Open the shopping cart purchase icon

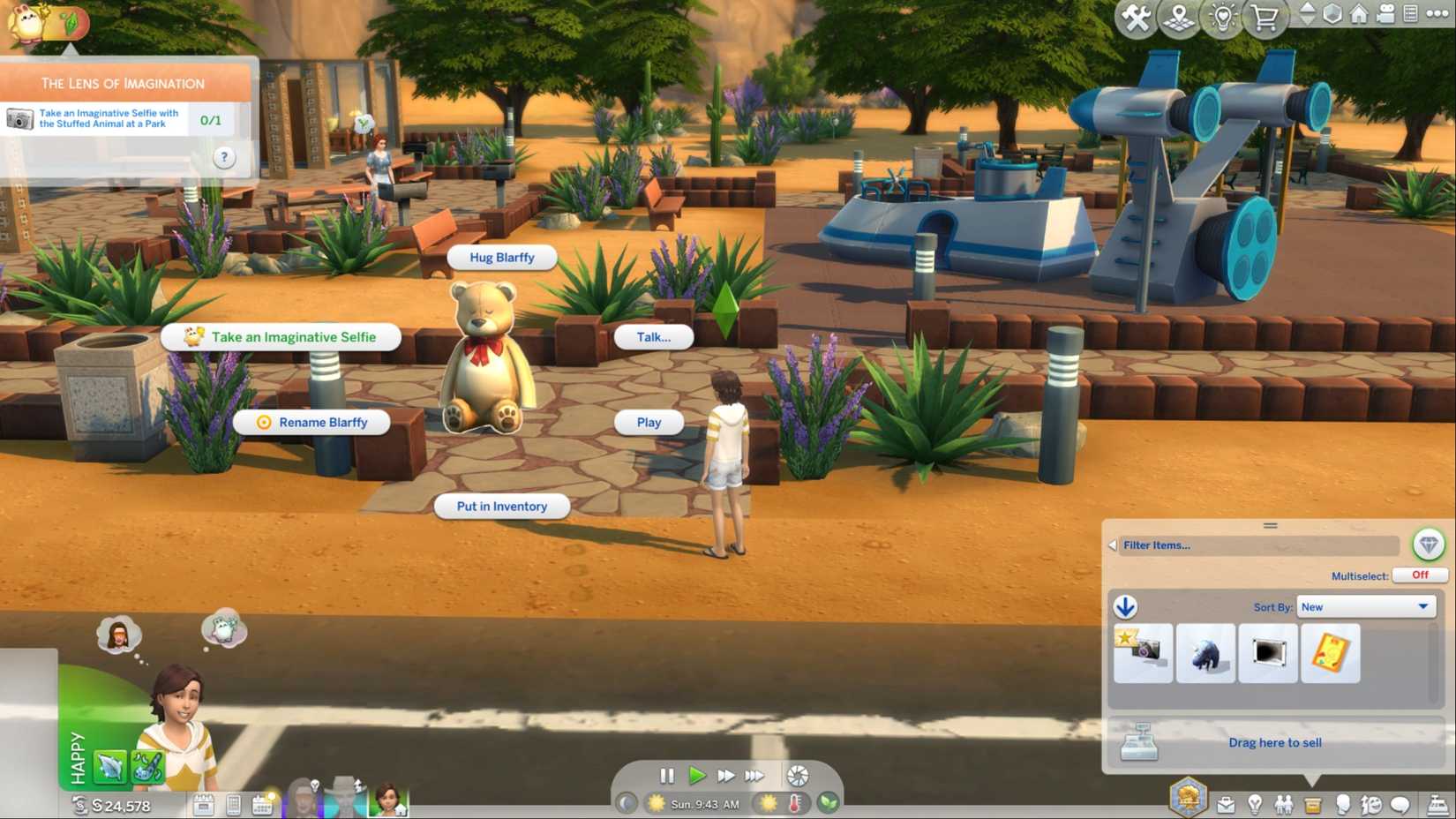coord(1264,15)
